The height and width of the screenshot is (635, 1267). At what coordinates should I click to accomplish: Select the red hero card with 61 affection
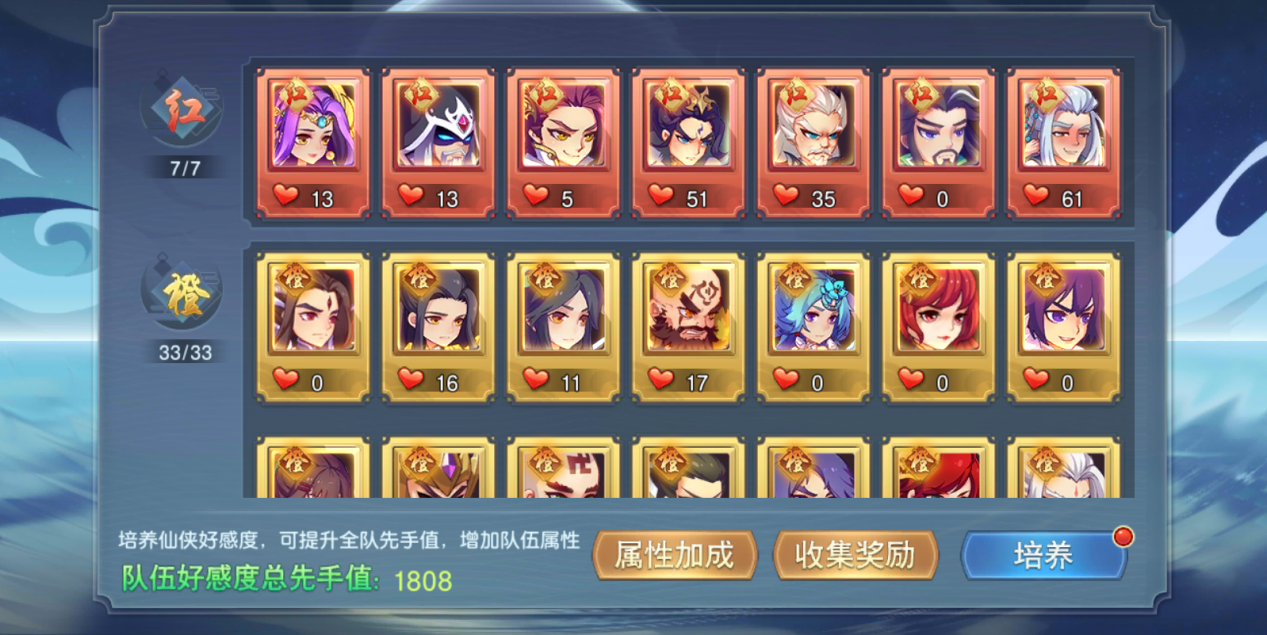pos(1063,142)
